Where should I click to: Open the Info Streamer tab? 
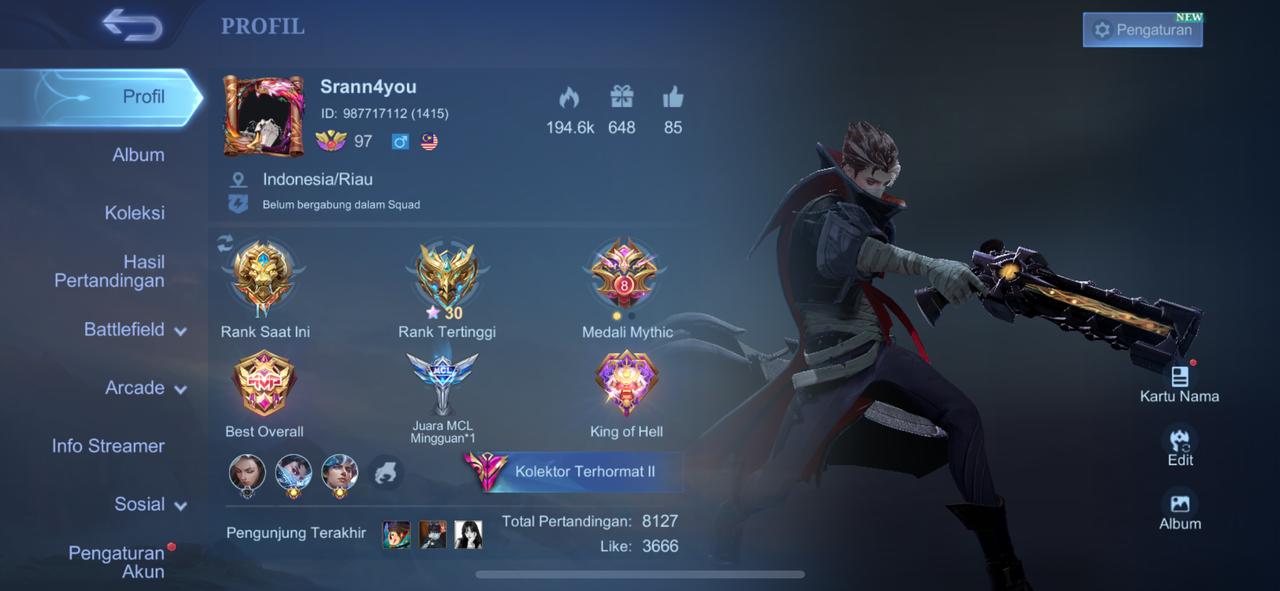tap(108, 446)
